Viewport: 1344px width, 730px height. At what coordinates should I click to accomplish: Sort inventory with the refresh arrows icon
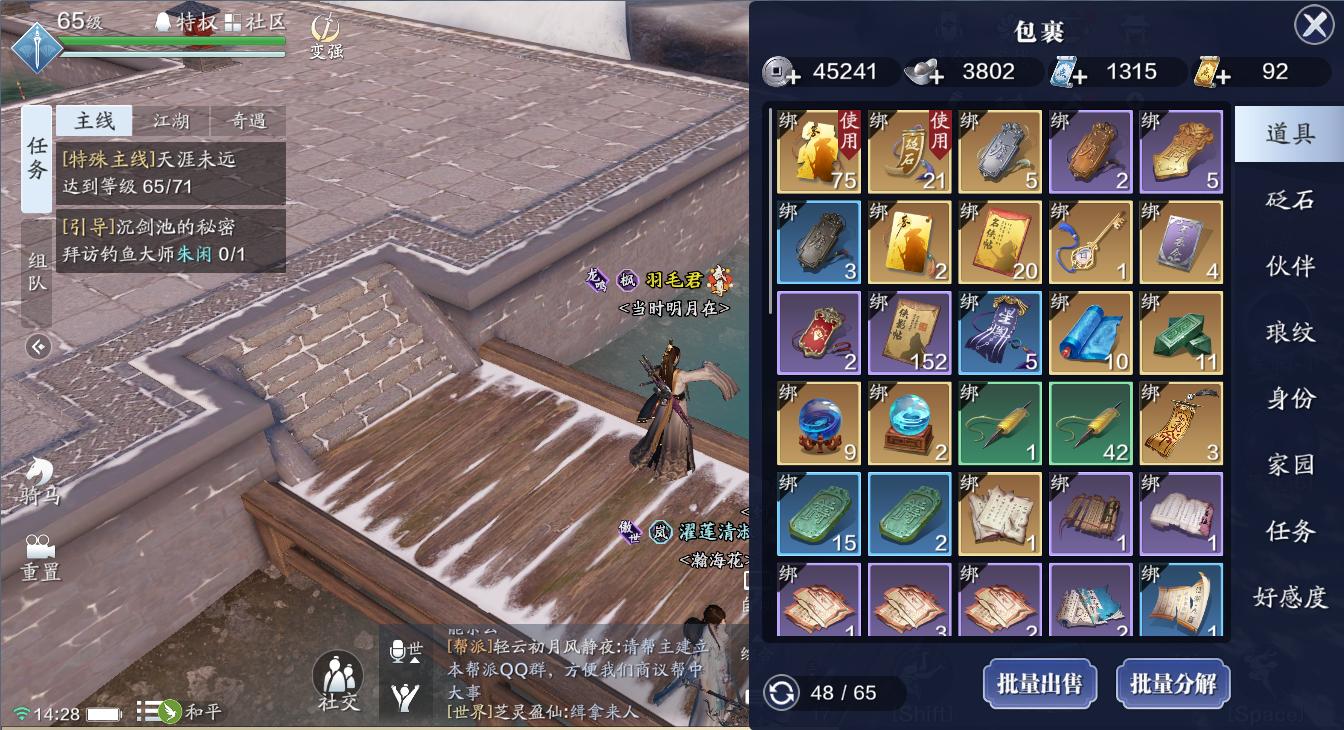tap(781, 692)
